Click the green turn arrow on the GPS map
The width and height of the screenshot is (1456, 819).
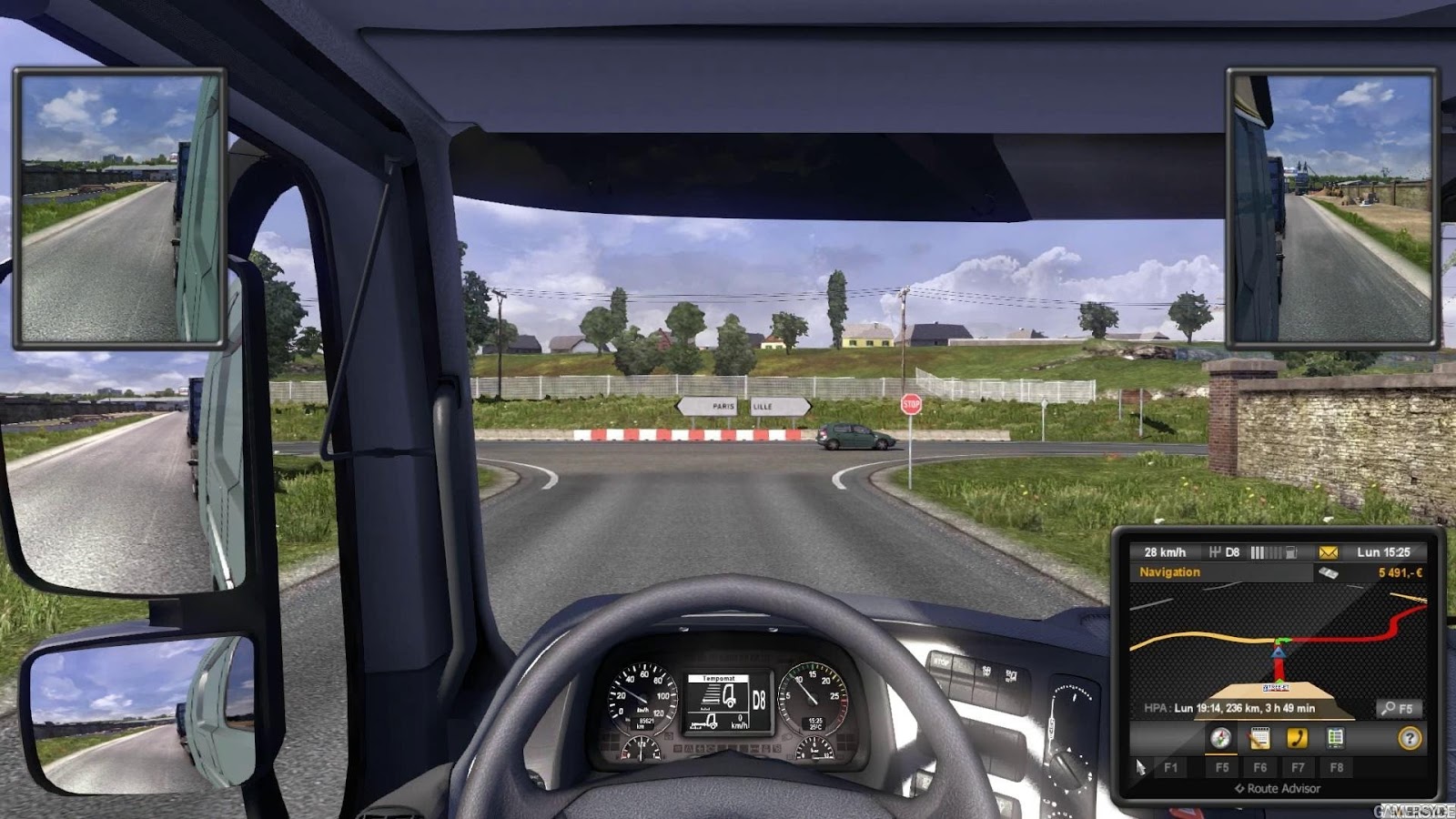(x=1281, y=639)
